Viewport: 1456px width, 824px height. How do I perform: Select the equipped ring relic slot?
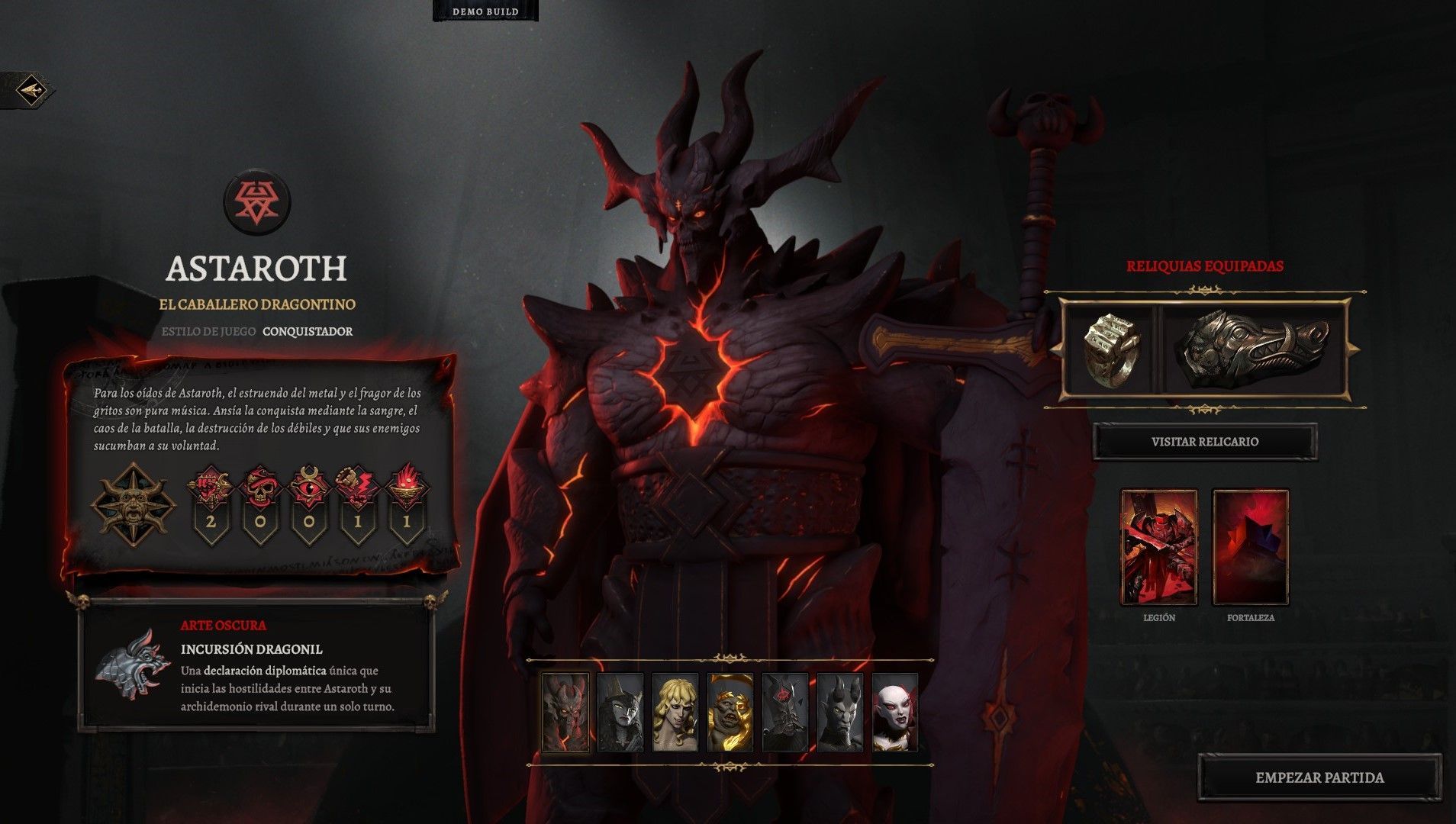pos(1112,349)
